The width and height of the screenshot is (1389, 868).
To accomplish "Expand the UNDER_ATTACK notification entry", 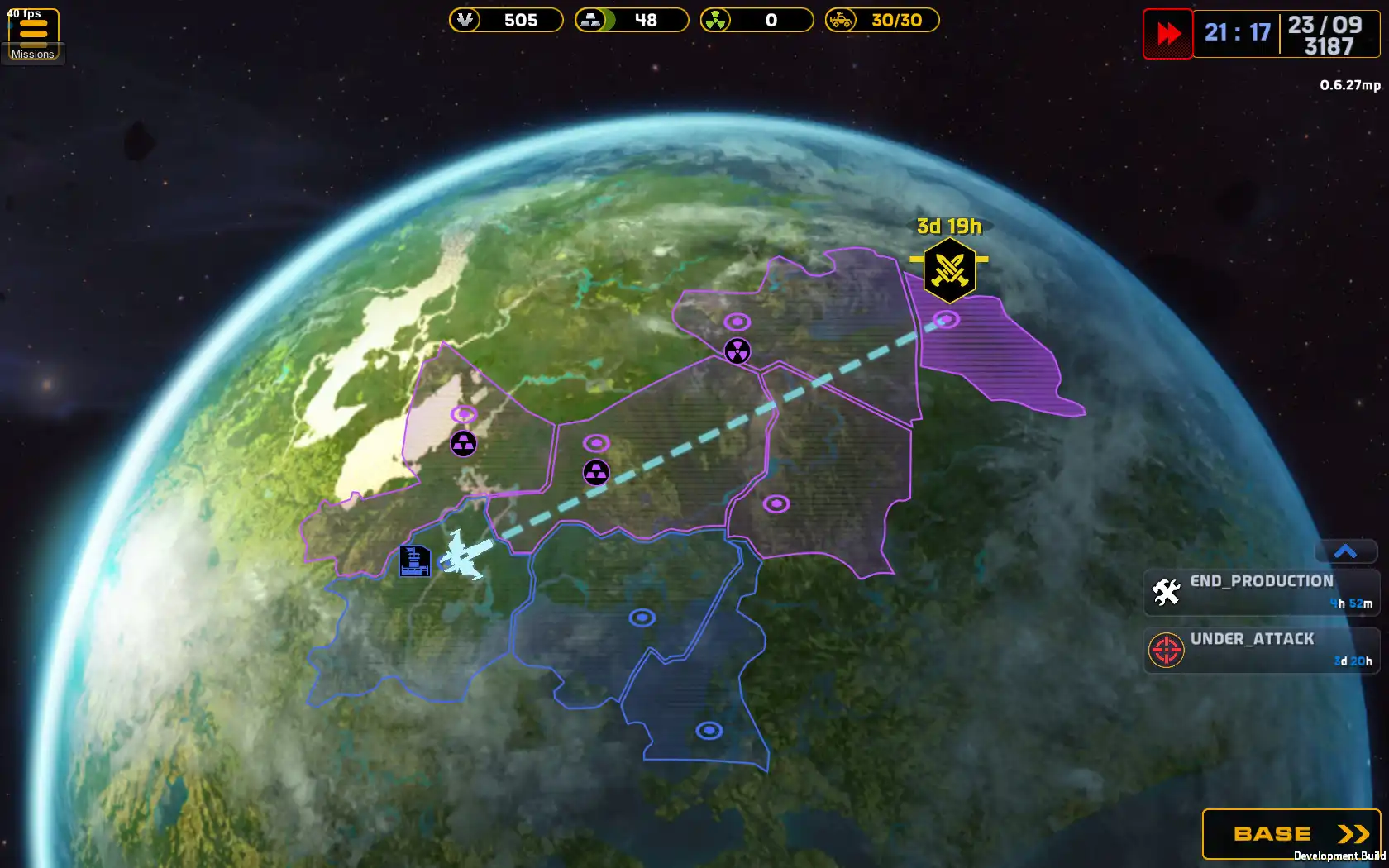I will [x=1261, y=650].
